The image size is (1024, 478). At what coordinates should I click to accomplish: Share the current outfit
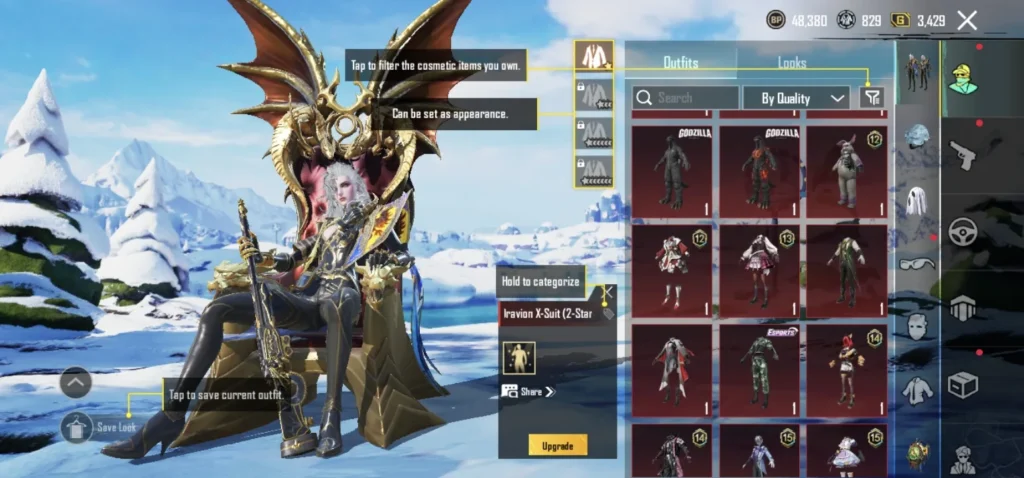pyautogui.click(x=528, y=392)
